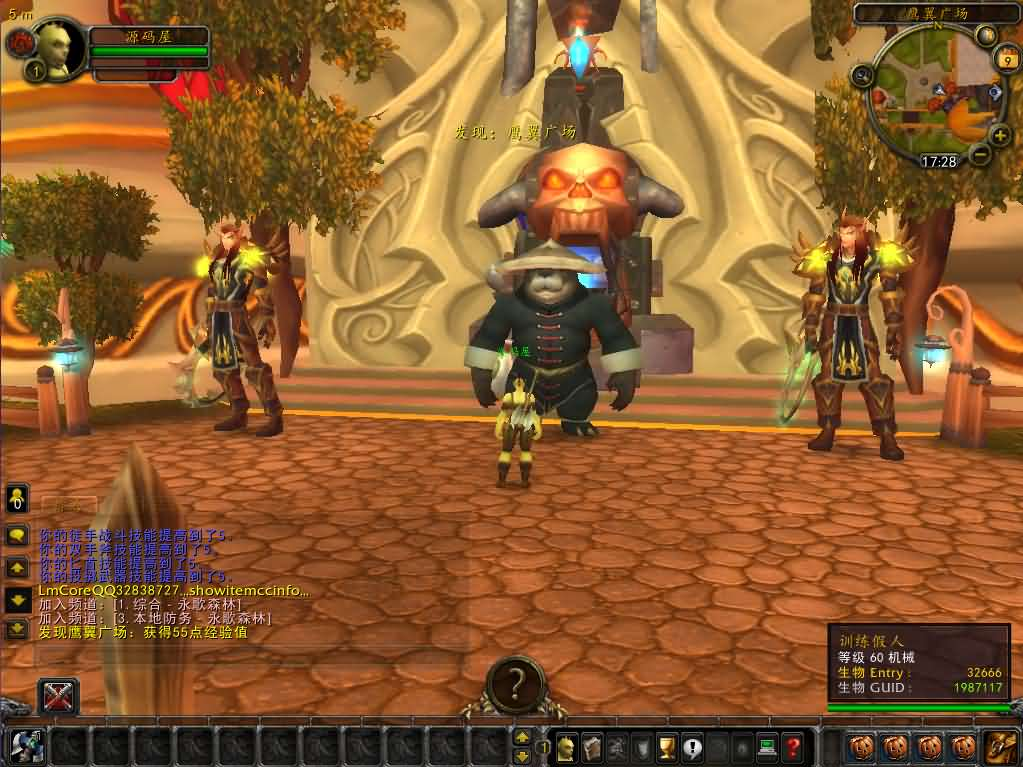This screenshot has width=1023, height=767.
Task: Zoom in the minimap
Action: point(999,134)
